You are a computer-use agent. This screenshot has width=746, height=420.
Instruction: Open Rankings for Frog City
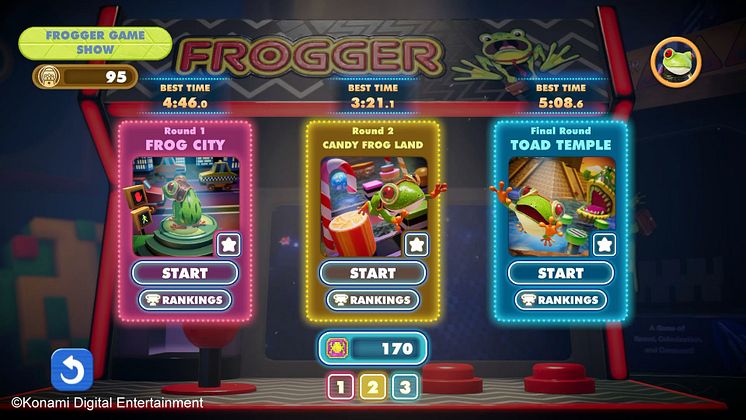185,300
